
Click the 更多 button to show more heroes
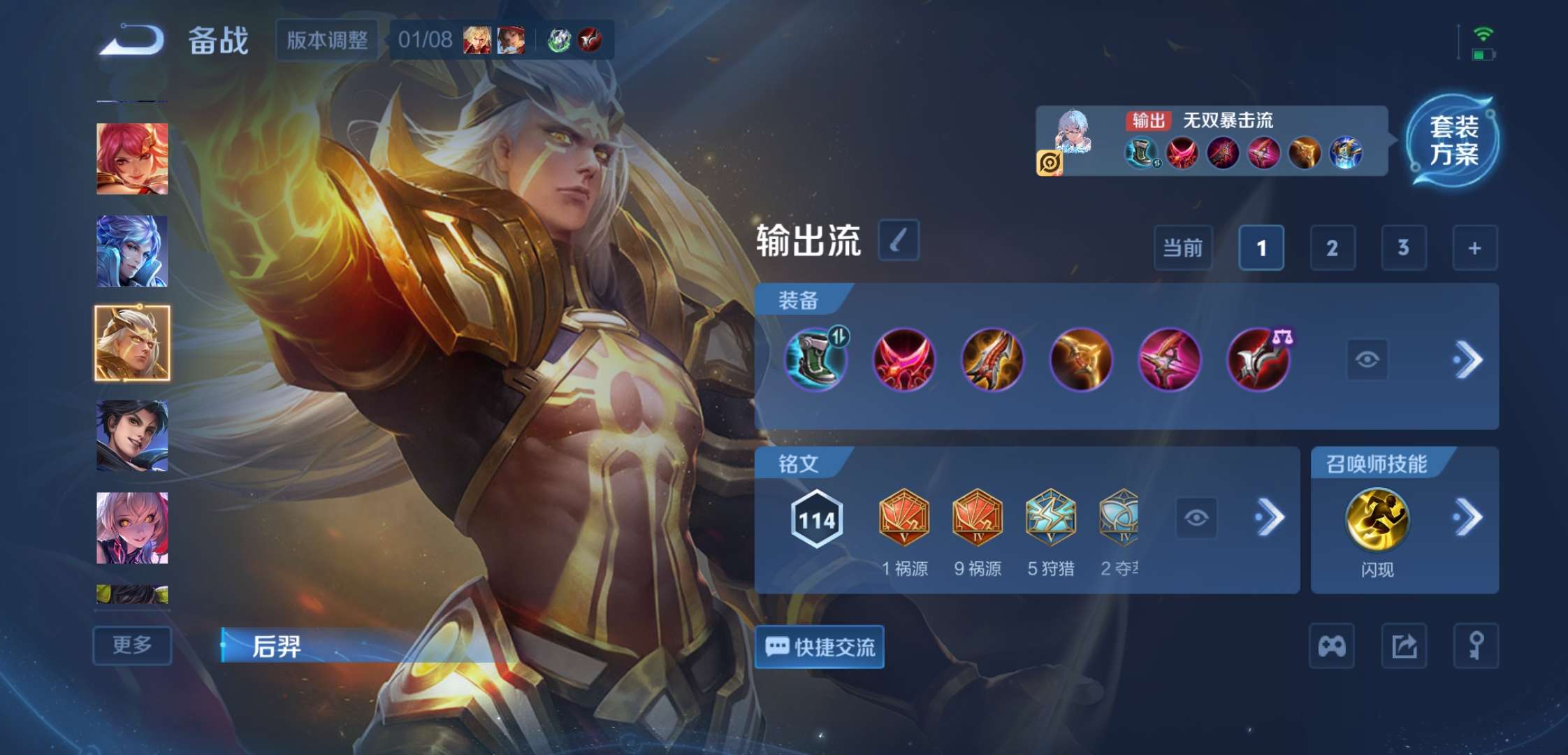click(133, 644)
